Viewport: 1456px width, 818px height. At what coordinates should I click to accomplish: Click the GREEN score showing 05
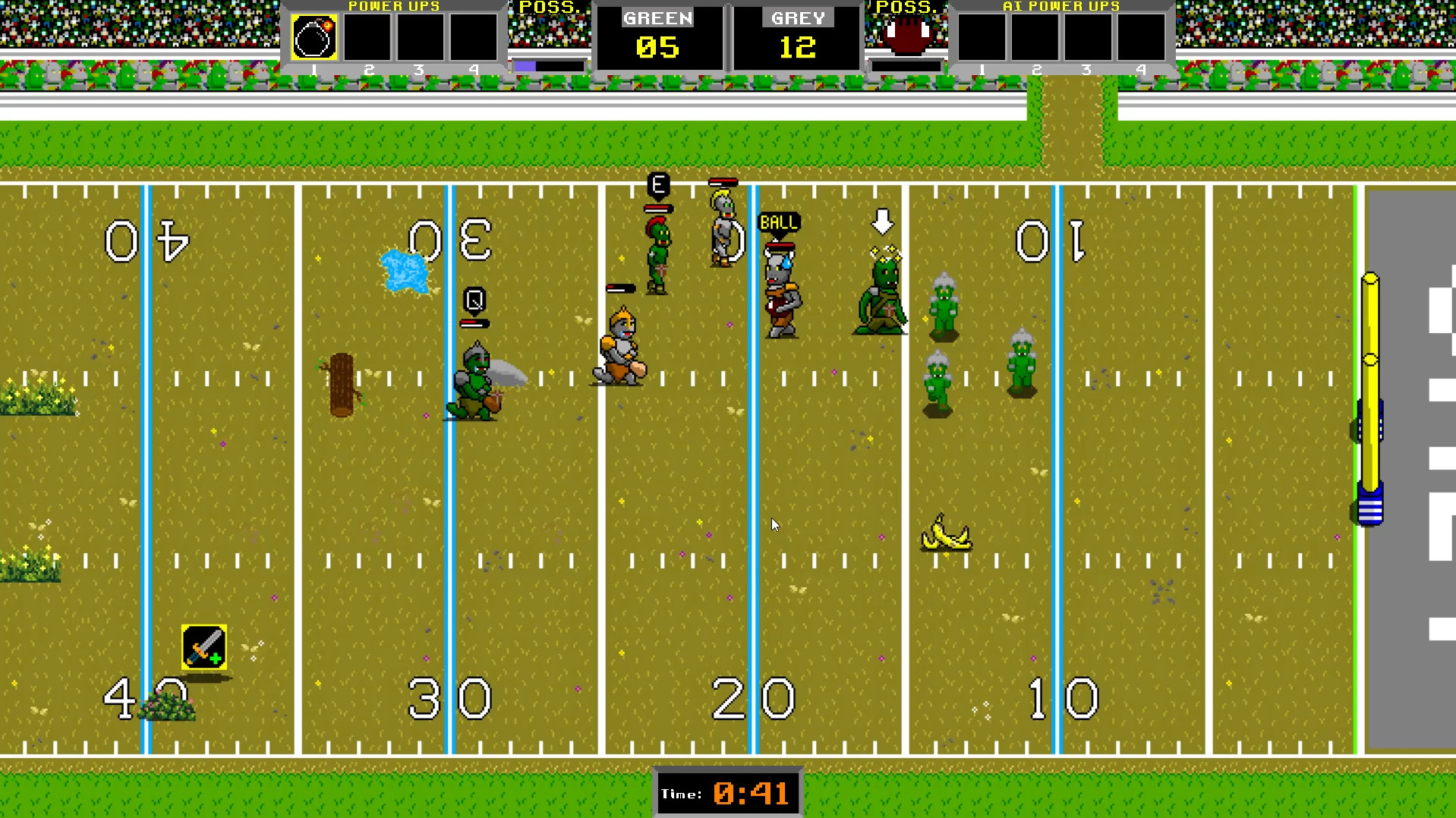(x=660, y=48)
